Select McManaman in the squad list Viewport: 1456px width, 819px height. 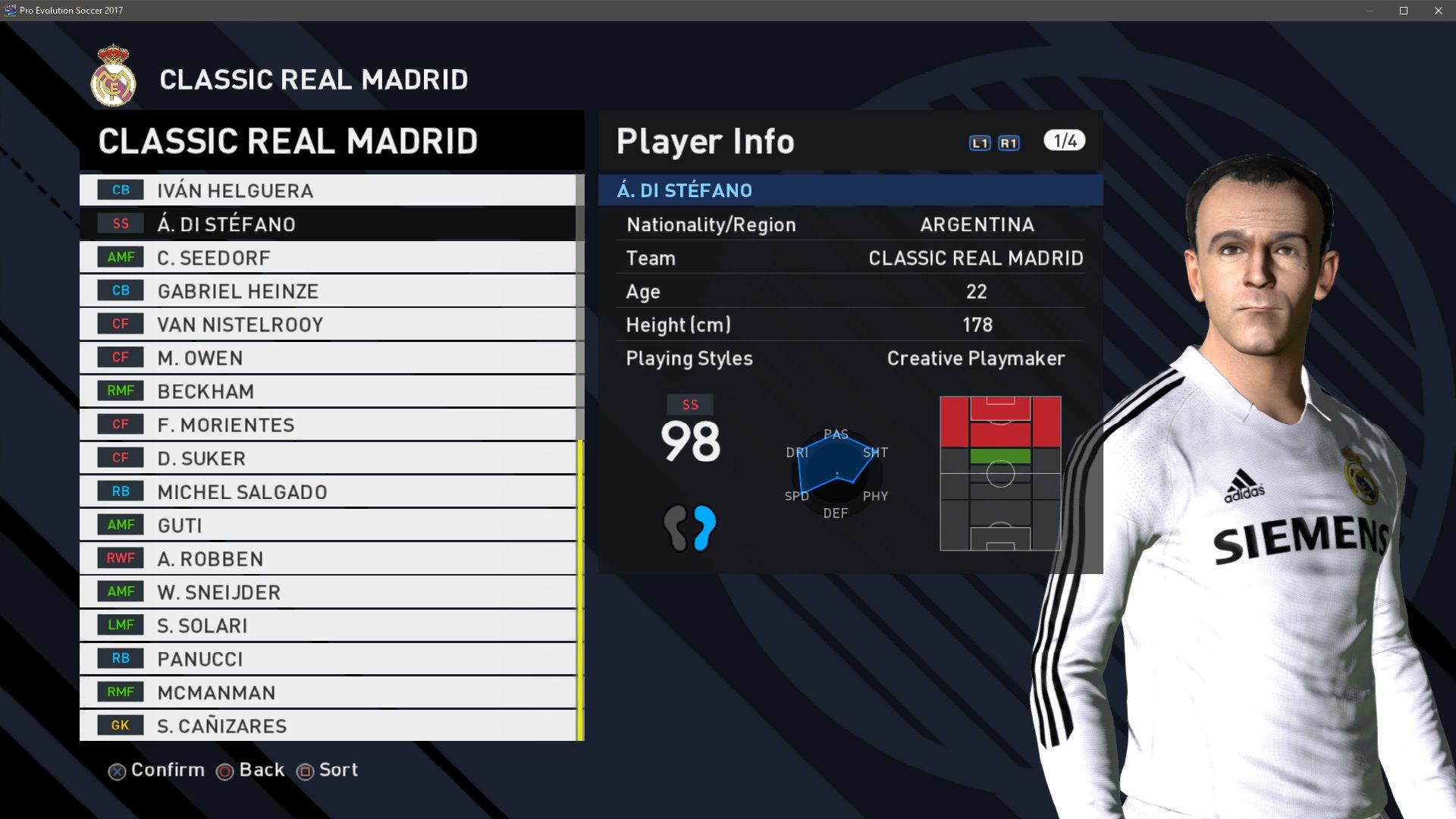click(x=328, y=692)
